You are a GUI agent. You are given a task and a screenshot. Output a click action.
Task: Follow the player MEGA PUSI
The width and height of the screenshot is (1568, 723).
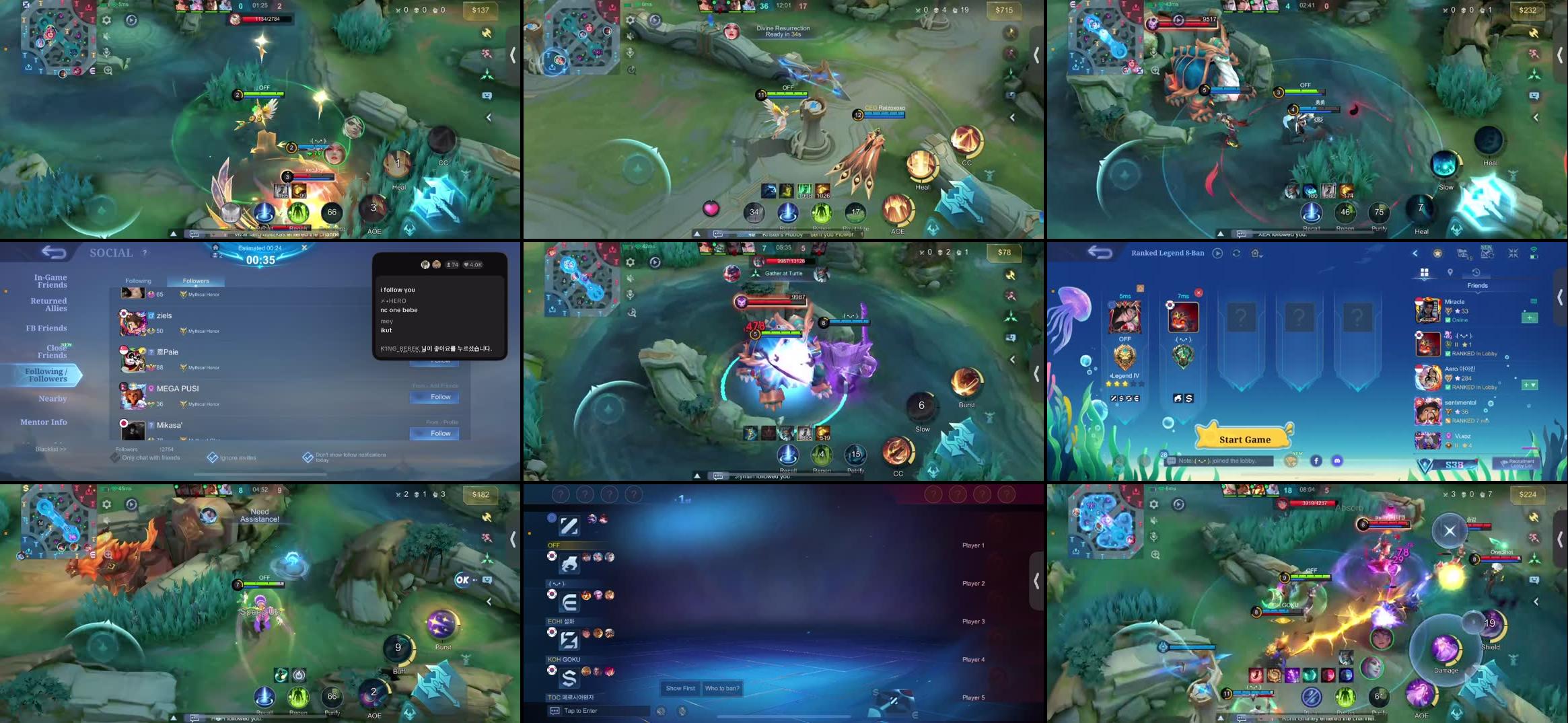click(x=435, y=397)
